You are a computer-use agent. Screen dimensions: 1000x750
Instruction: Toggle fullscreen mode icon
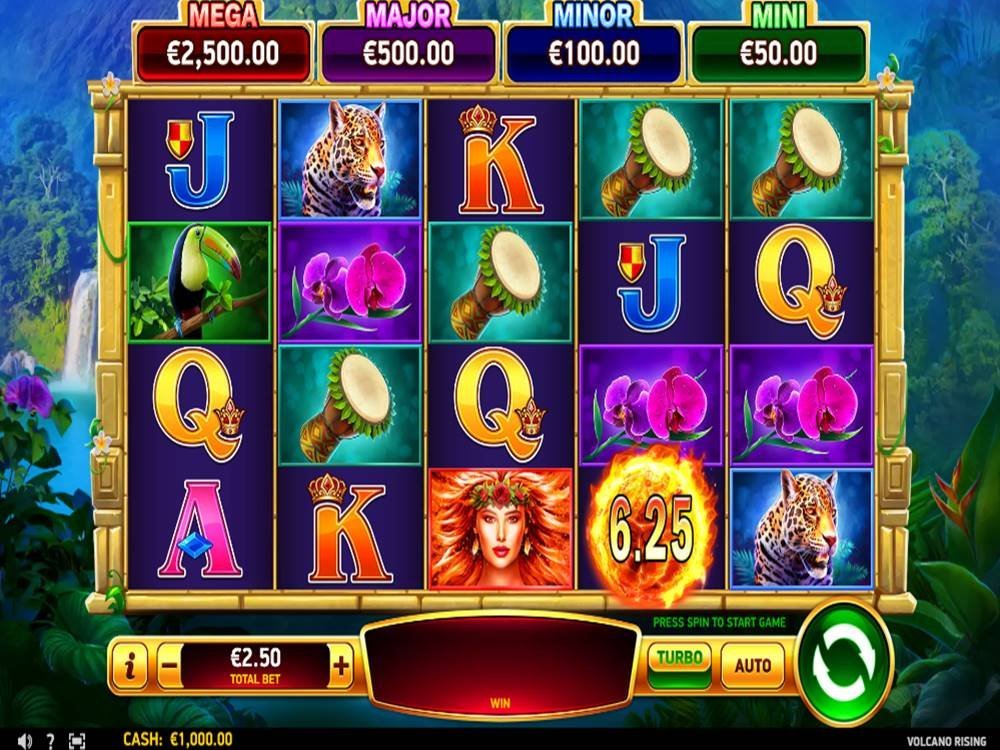(77, 740)
